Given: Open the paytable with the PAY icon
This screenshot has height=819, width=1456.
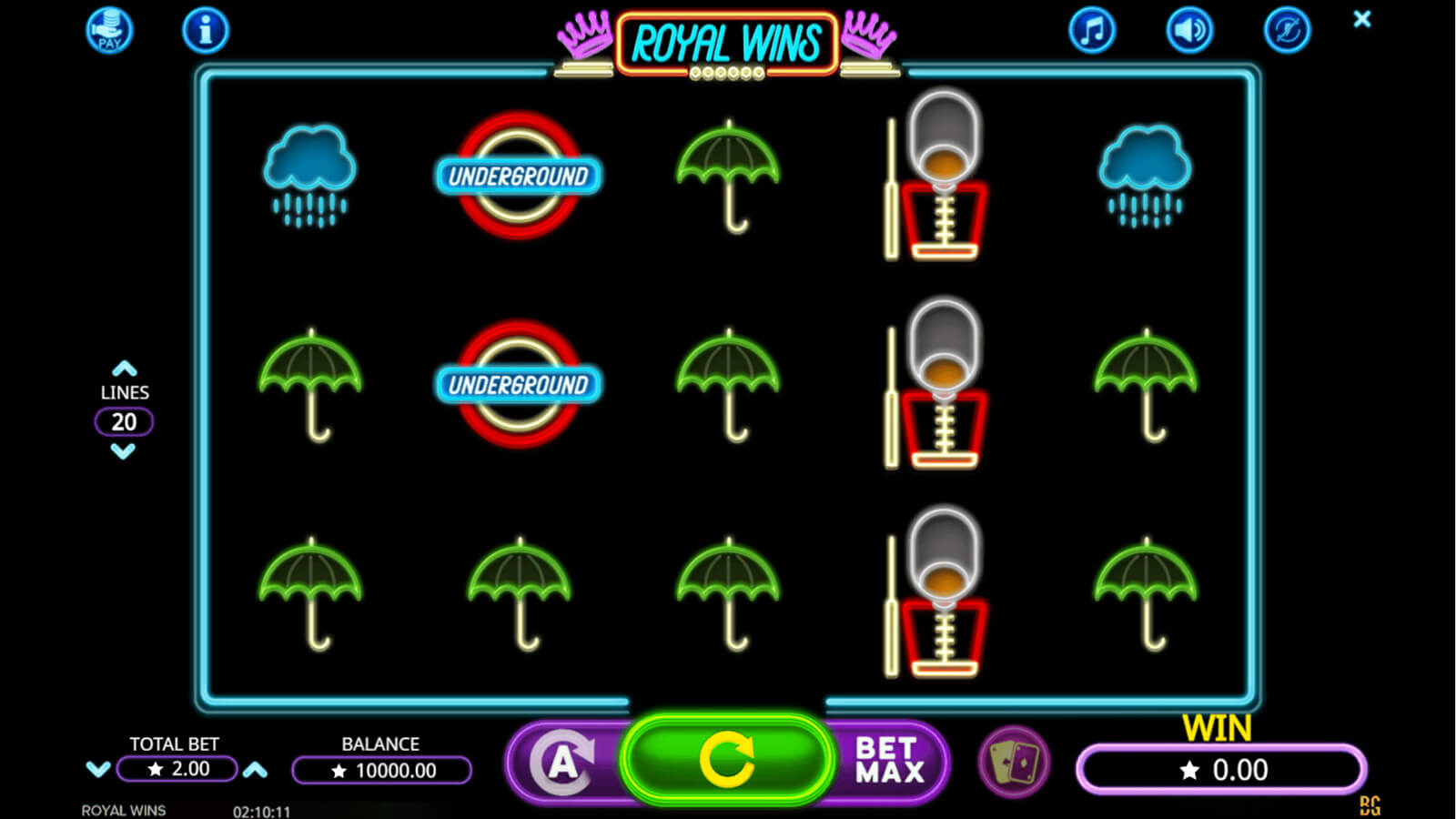Looking at the screenshot, I should (109, 30).
